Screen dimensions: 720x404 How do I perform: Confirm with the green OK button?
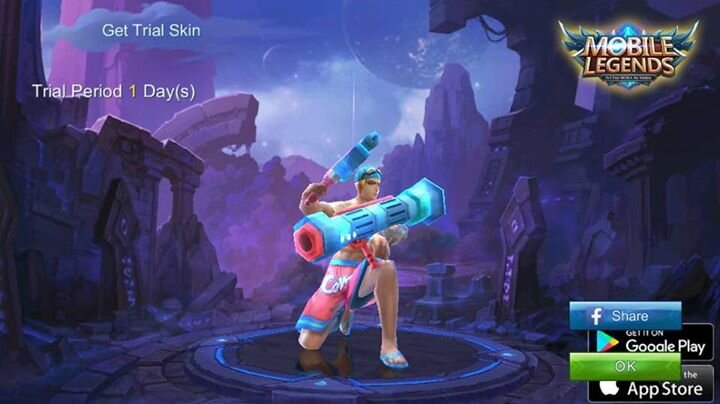pyautogui.click(x=625, y=366)
